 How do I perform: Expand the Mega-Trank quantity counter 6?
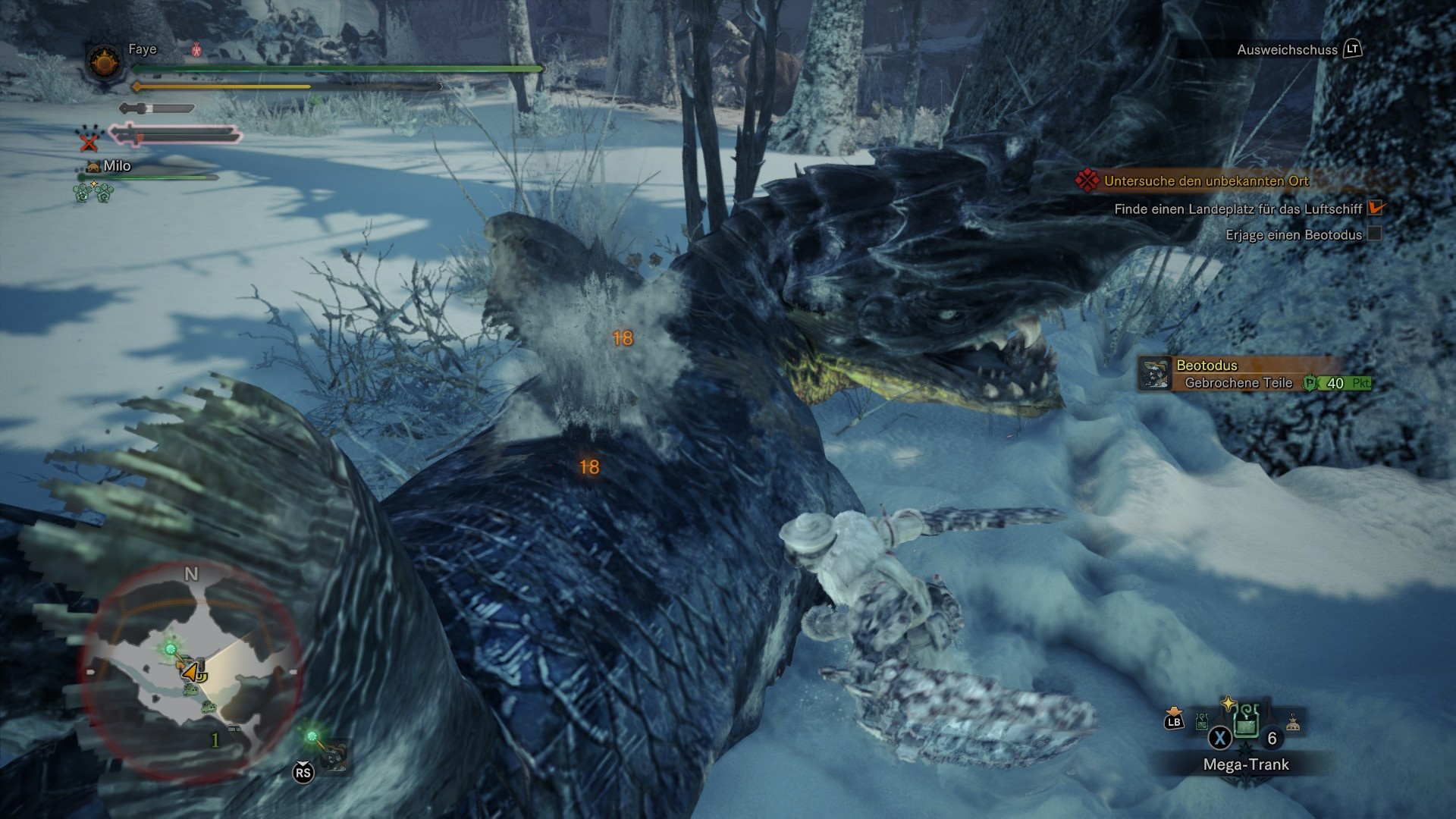pos(1271,739)
